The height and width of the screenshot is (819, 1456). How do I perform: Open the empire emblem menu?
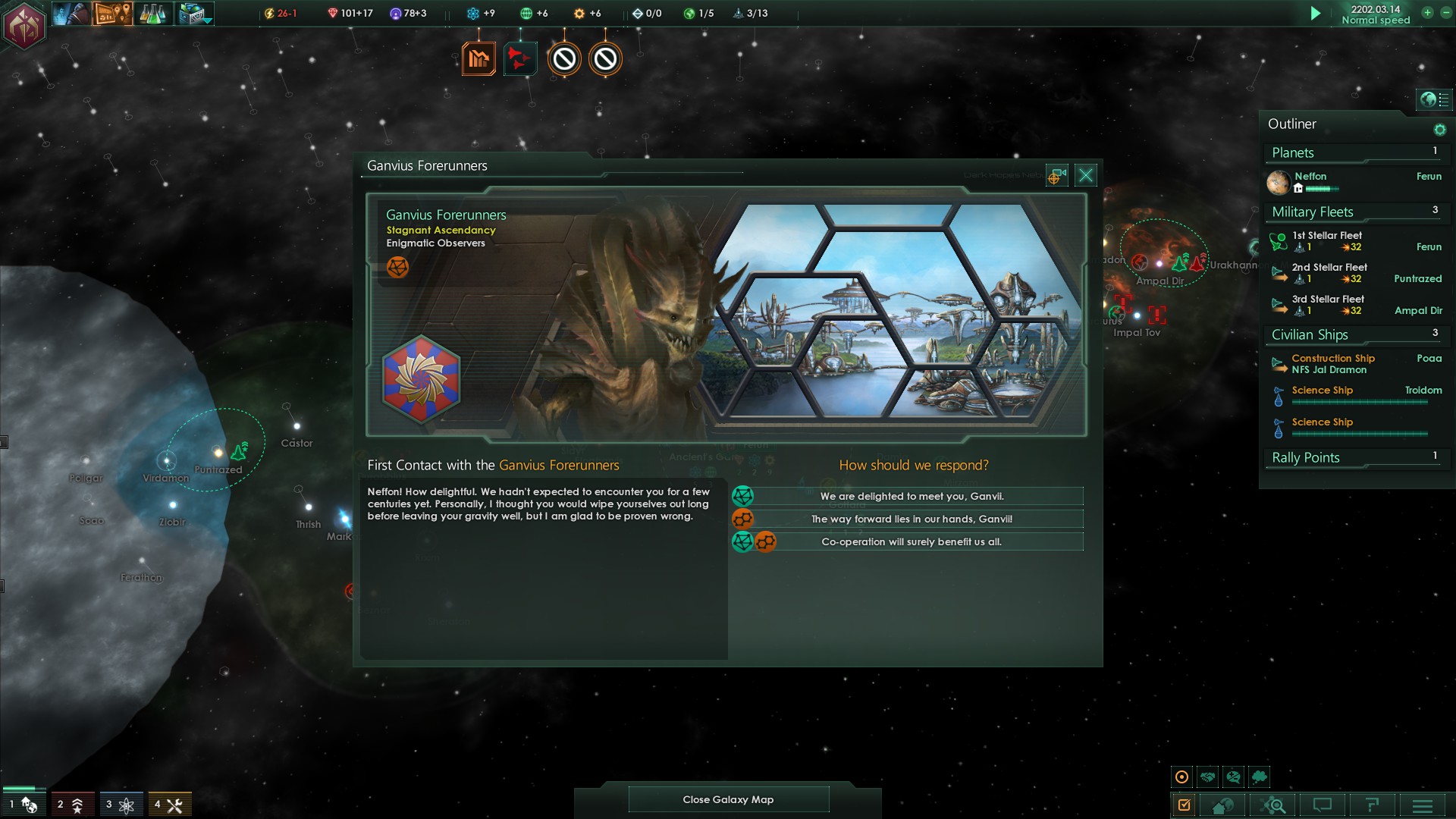(24, 27)
